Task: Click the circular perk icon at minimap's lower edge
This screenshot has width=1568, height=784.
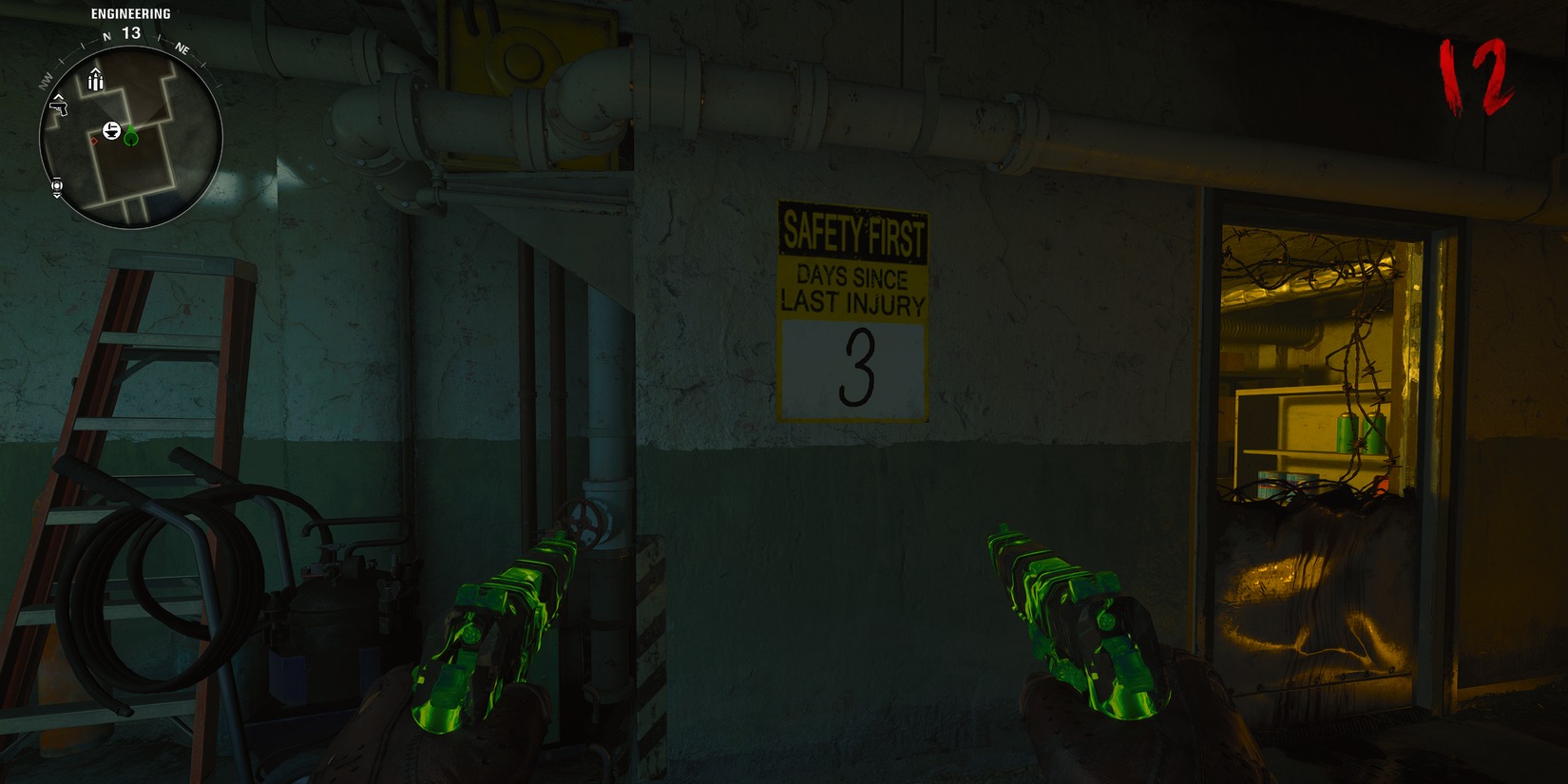Action: coord(56,185)
